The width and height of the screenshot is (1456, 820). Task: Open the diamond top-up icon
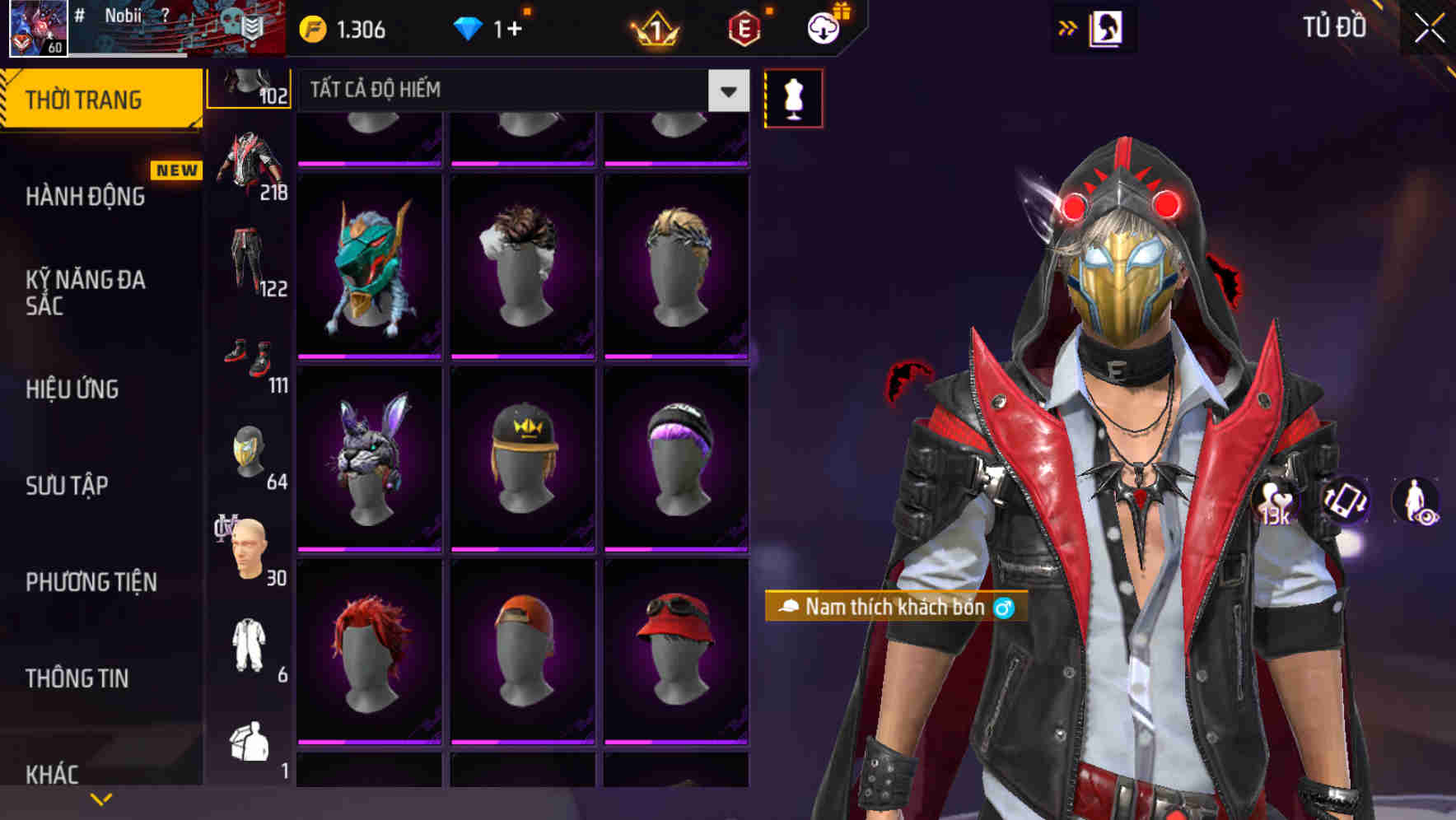pos(469,27)
